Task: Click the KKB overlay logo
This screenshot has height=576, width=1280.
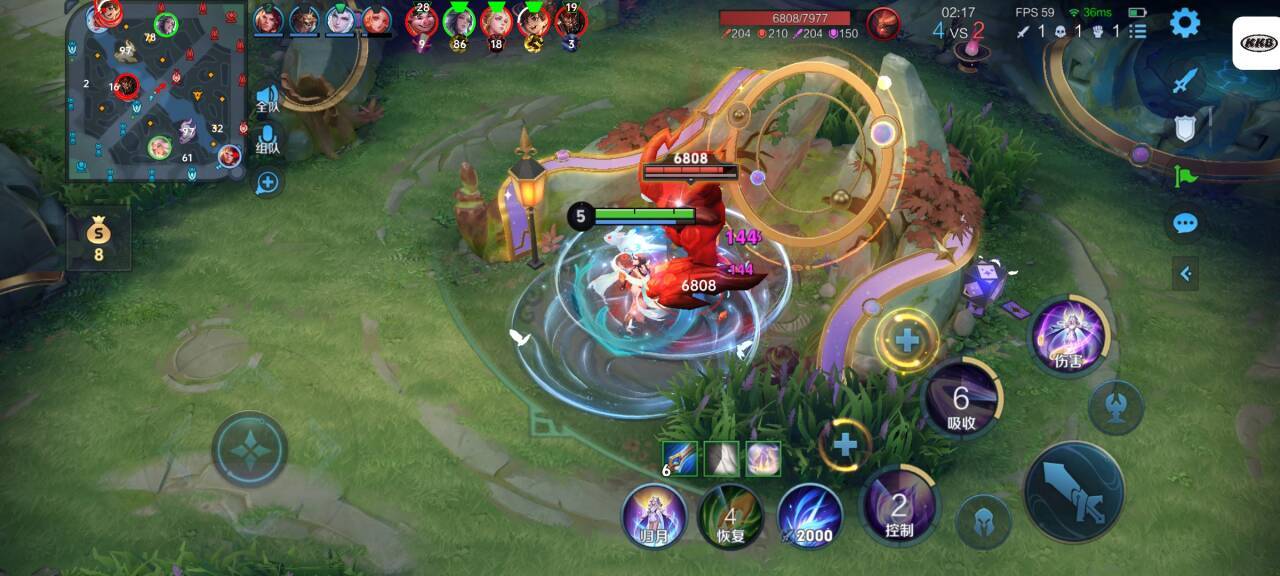Action: coord(1255,42)
